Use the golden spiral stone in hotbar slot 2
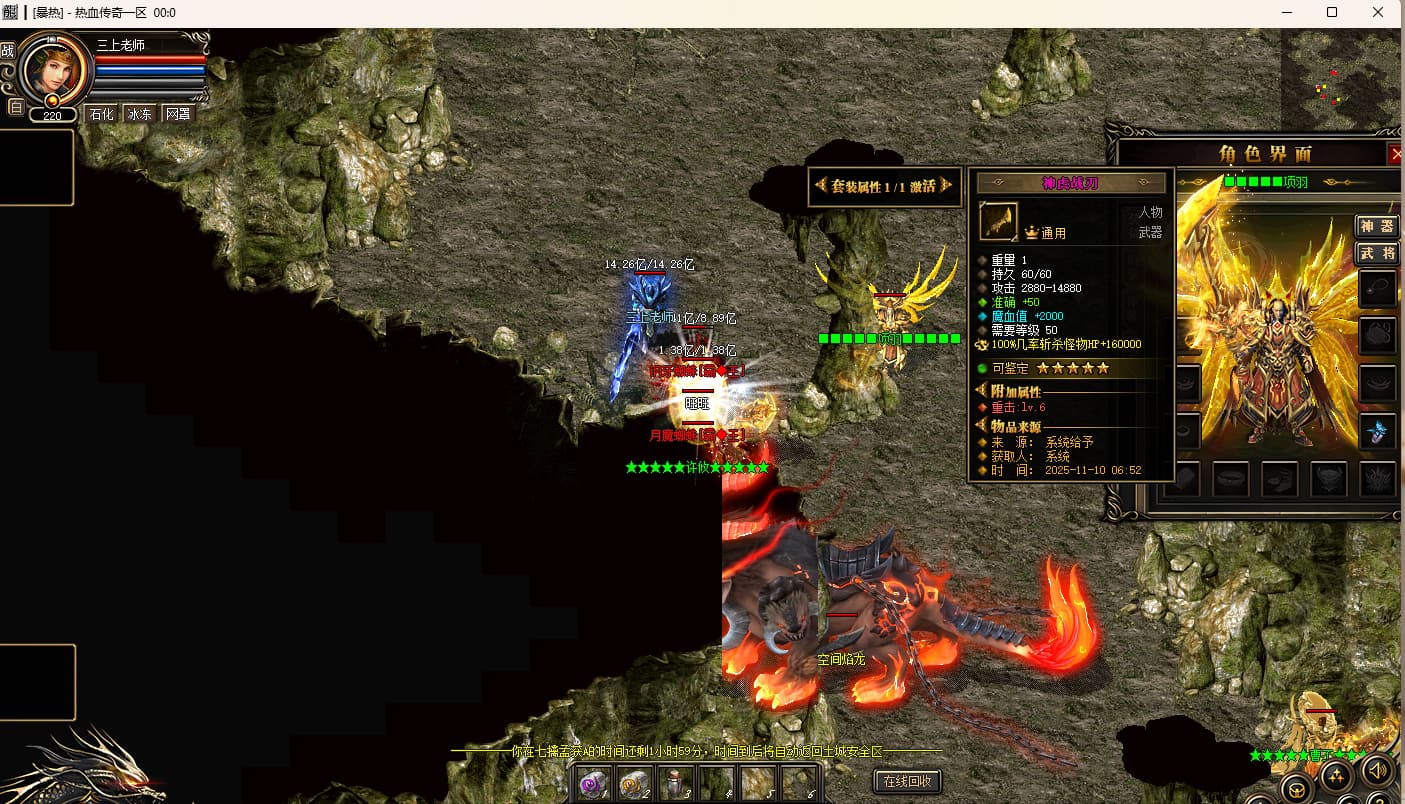 click(635, 782)
